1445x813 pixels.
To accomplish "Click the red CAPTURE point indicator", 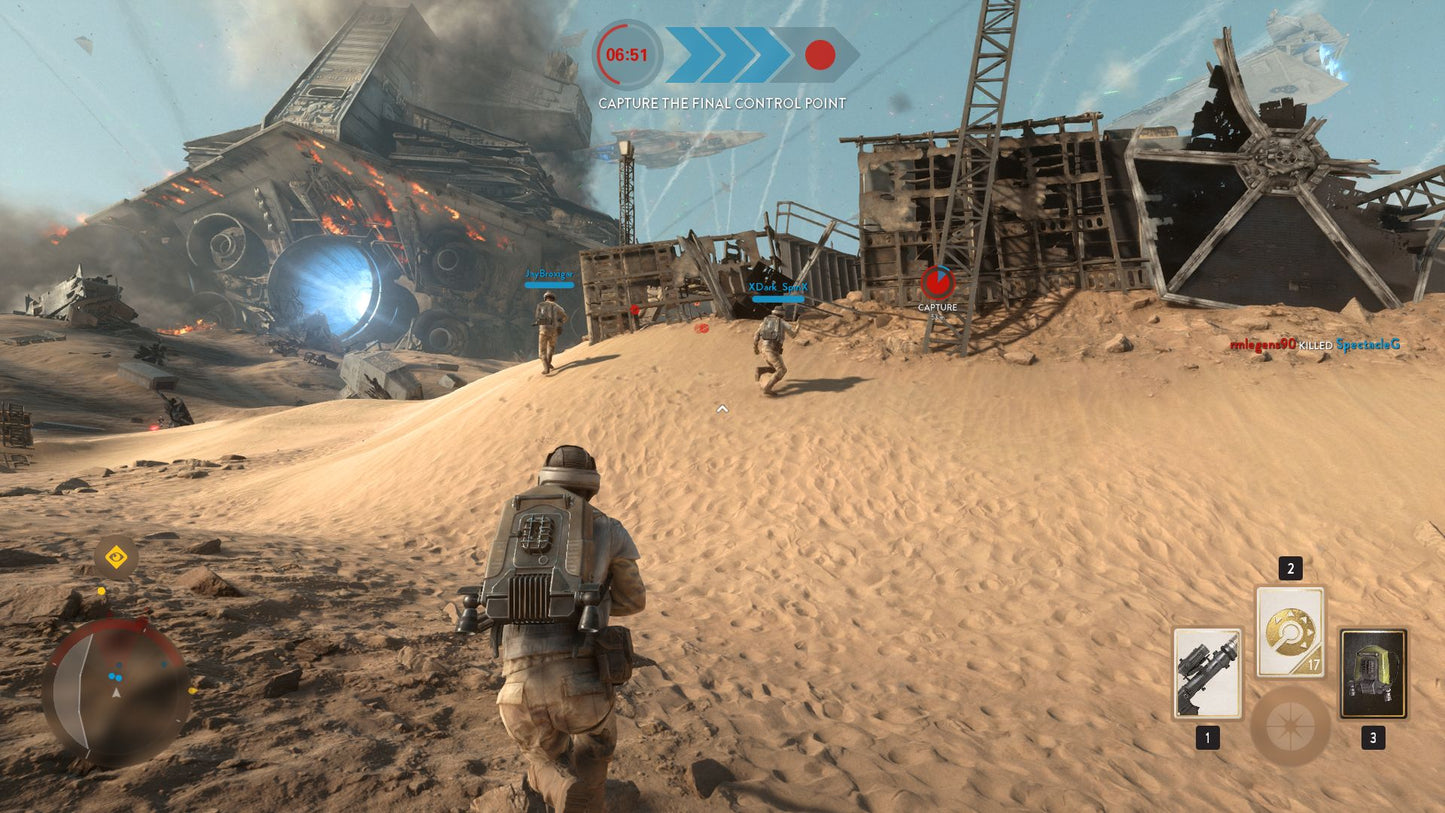I will pyautogui.click(x=938, y=283).
